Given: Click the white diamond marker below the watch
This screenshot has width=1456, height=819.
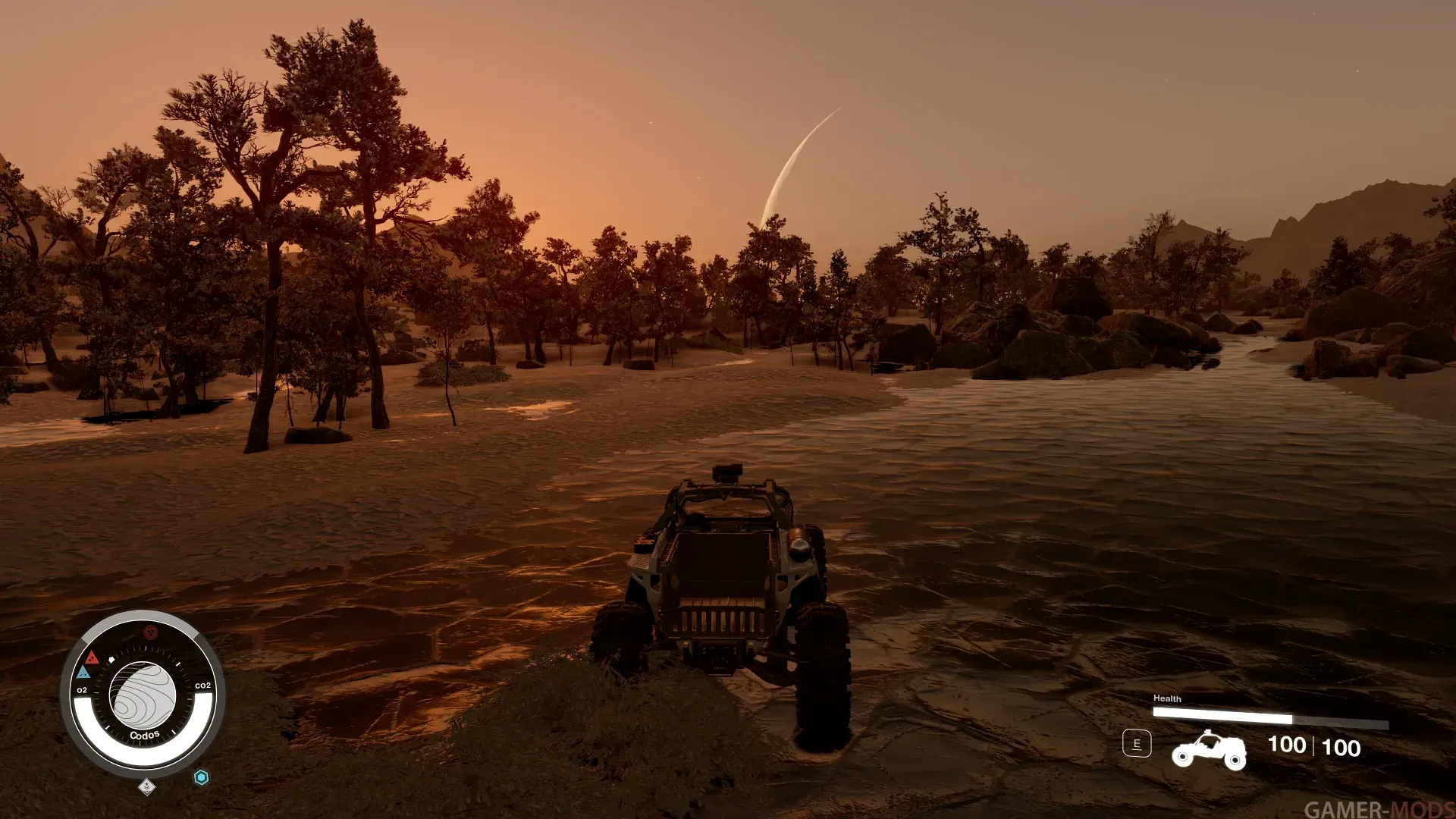Looking at the screenshot, I should tap(146, 787).
